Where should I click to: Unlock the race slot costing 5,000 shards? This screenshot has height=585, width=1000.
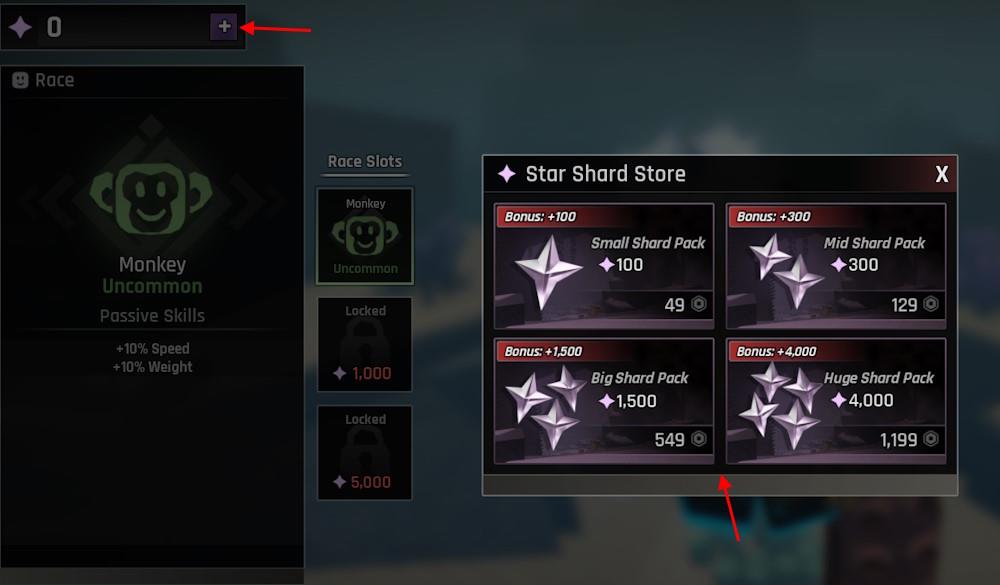(x=365, y=452)
